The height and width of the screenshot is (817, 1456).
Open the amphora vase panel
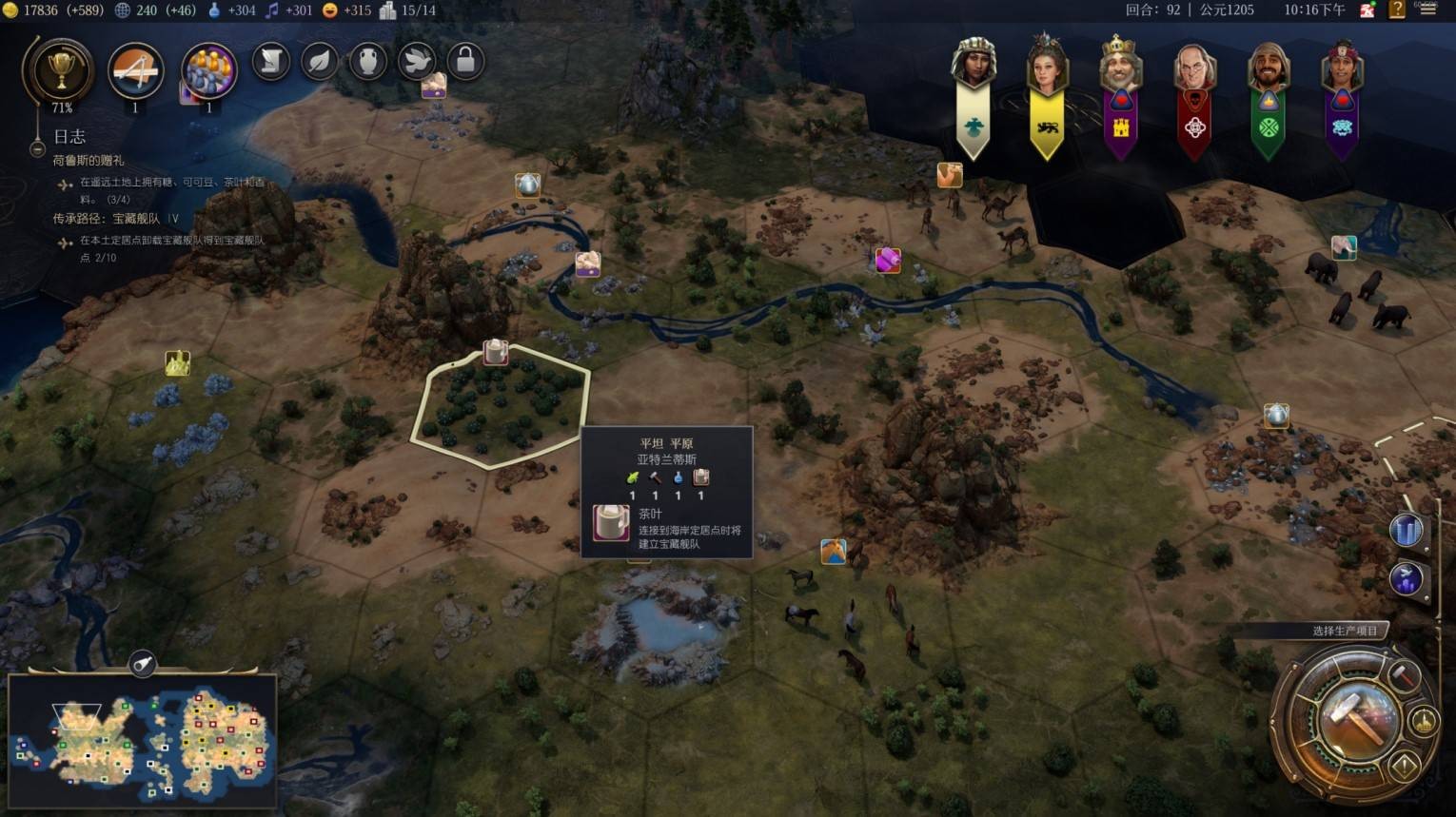pos(368,62)
